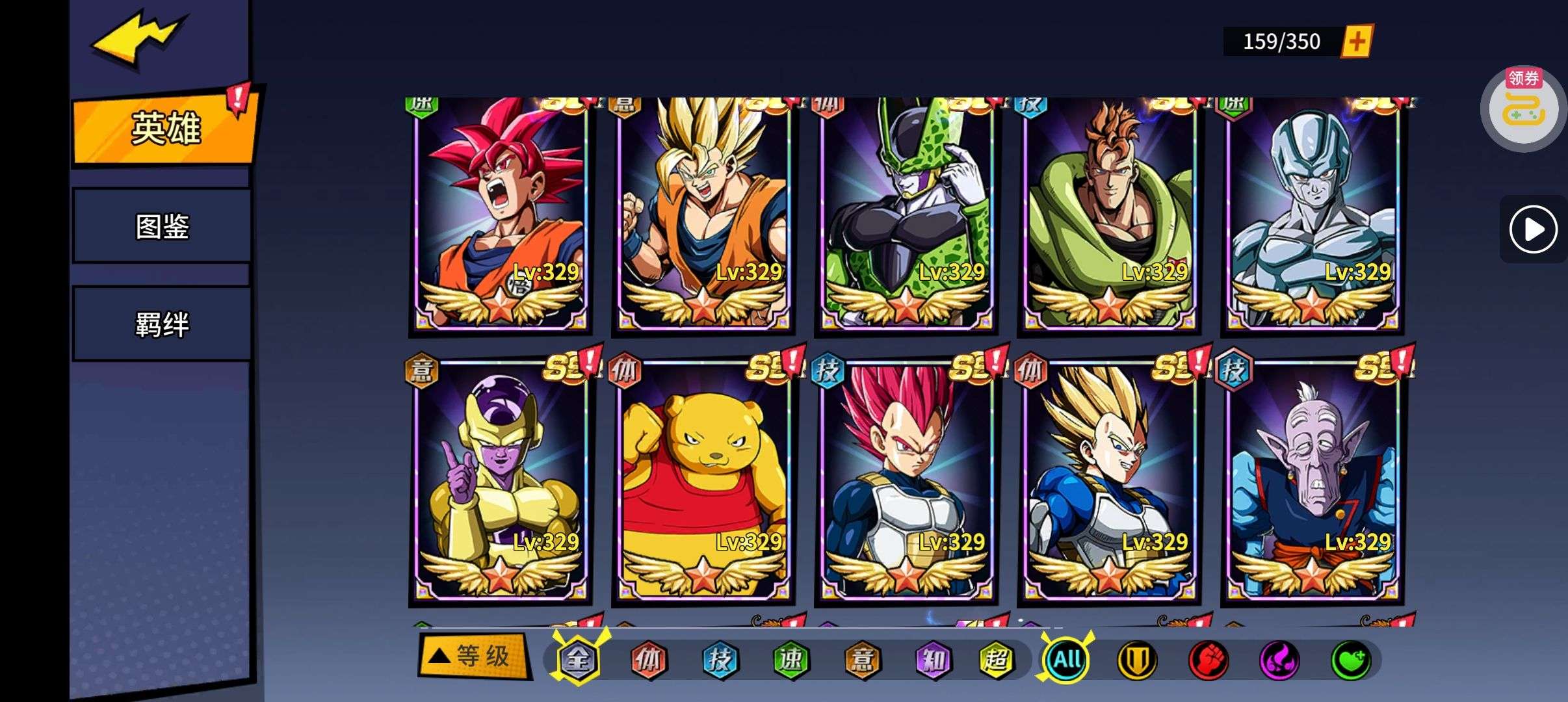Open the 领券 coupon overlay button
This screenshot has width=1568, height=702.
coord(1522,109)
